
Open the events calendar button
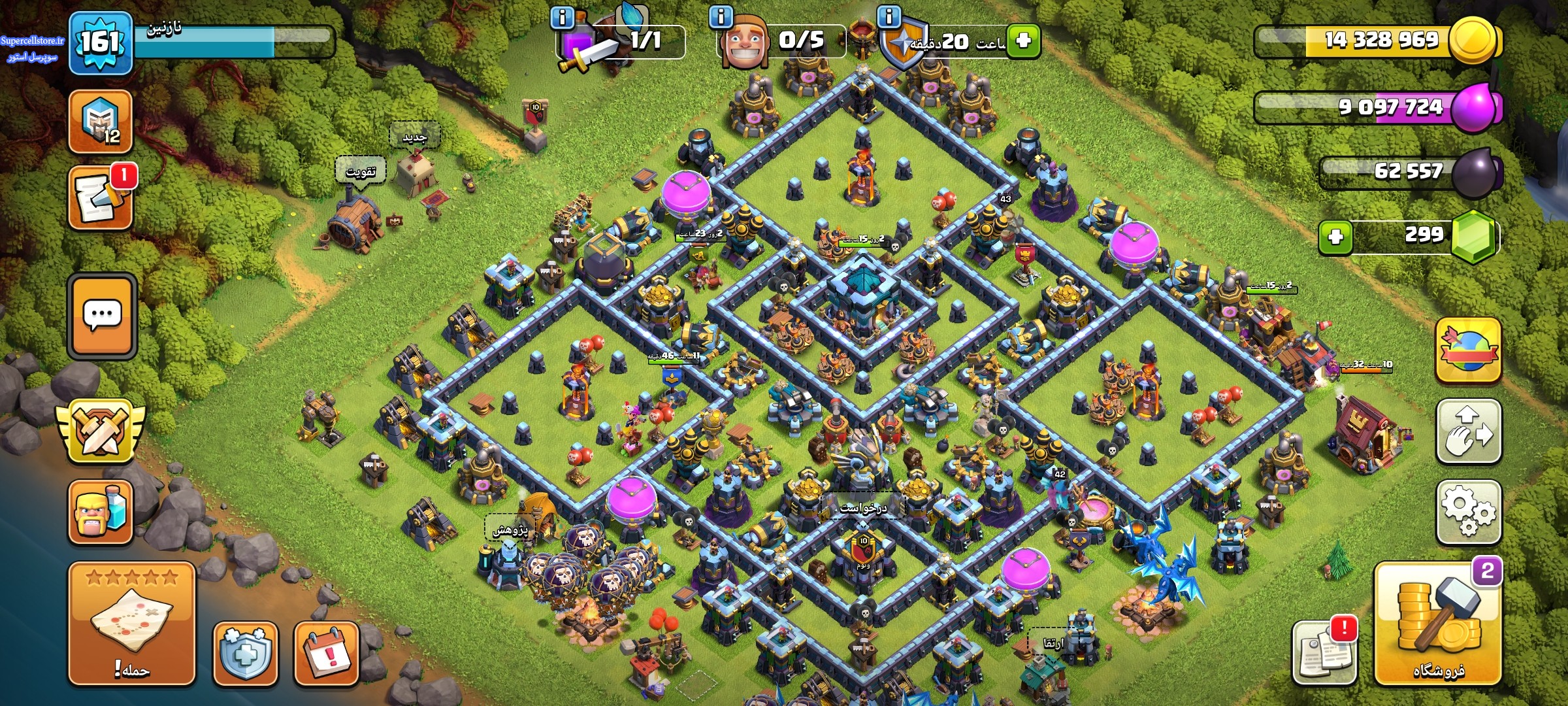[x=326, y=653]
